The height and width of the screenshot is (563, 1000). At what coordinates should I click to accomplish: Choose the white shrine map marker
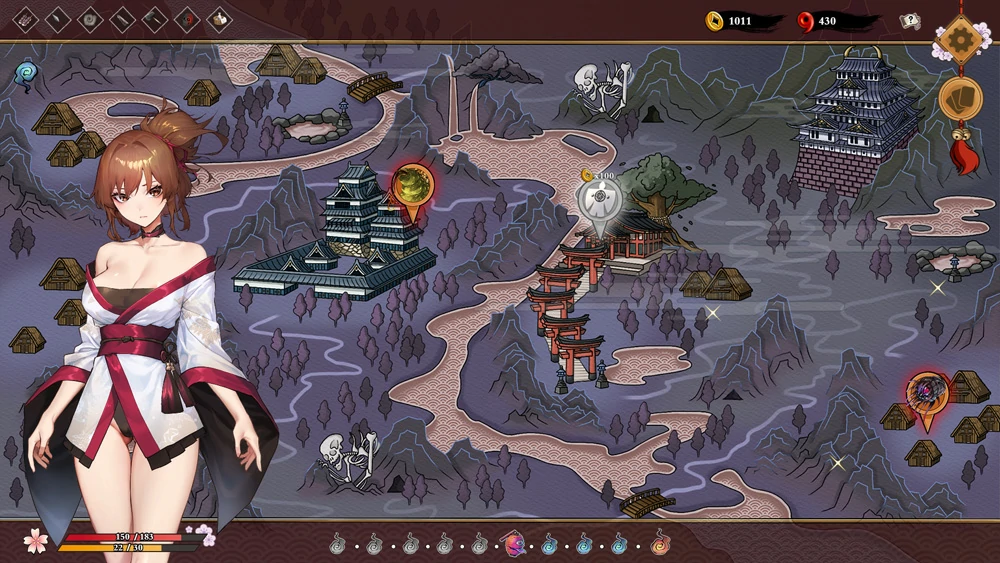pyautogui.click(x=599, y=200)
